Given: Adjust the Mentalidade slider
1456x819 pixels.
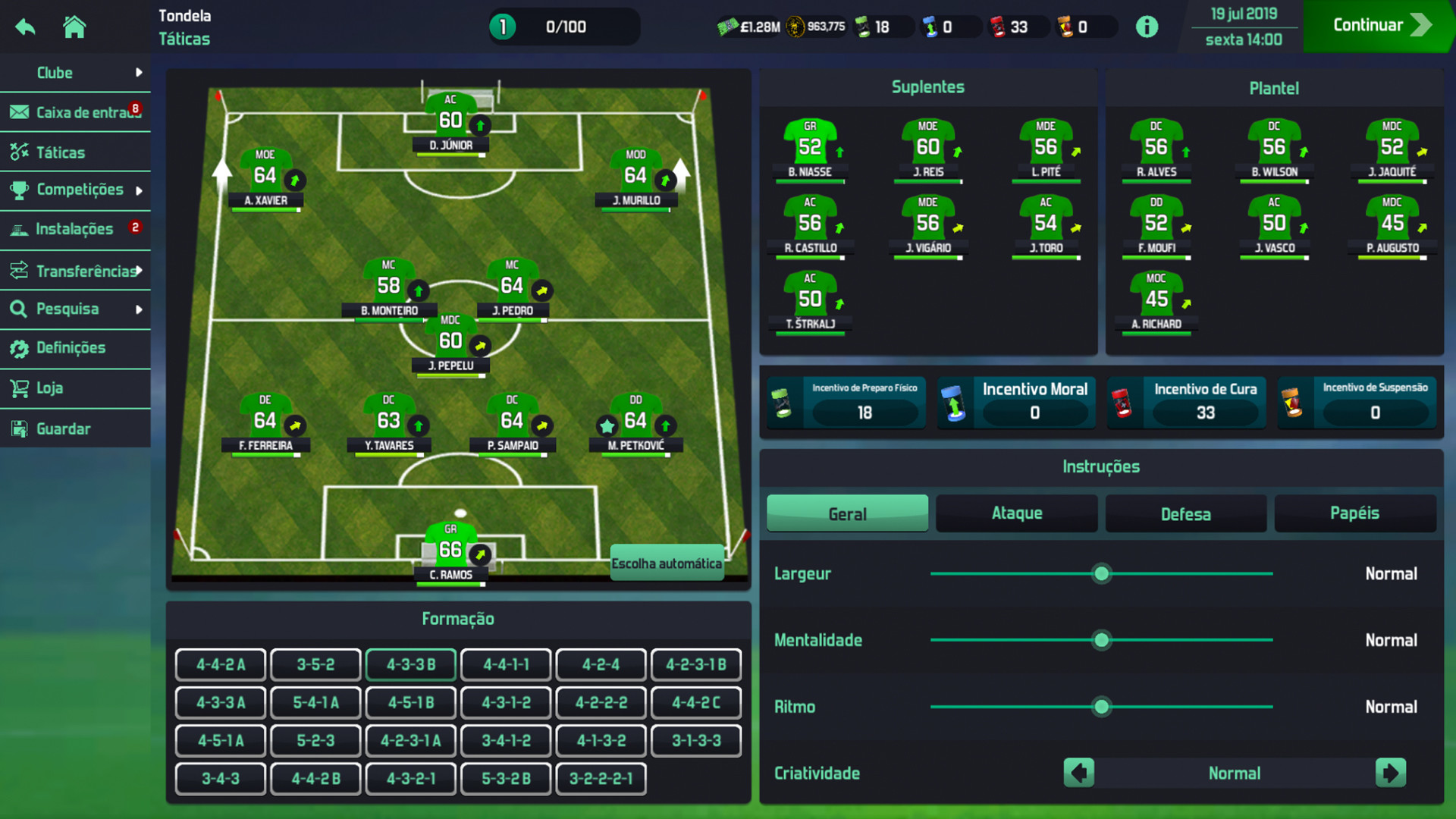Looking at the screenshot, I should pos(1101,640).
